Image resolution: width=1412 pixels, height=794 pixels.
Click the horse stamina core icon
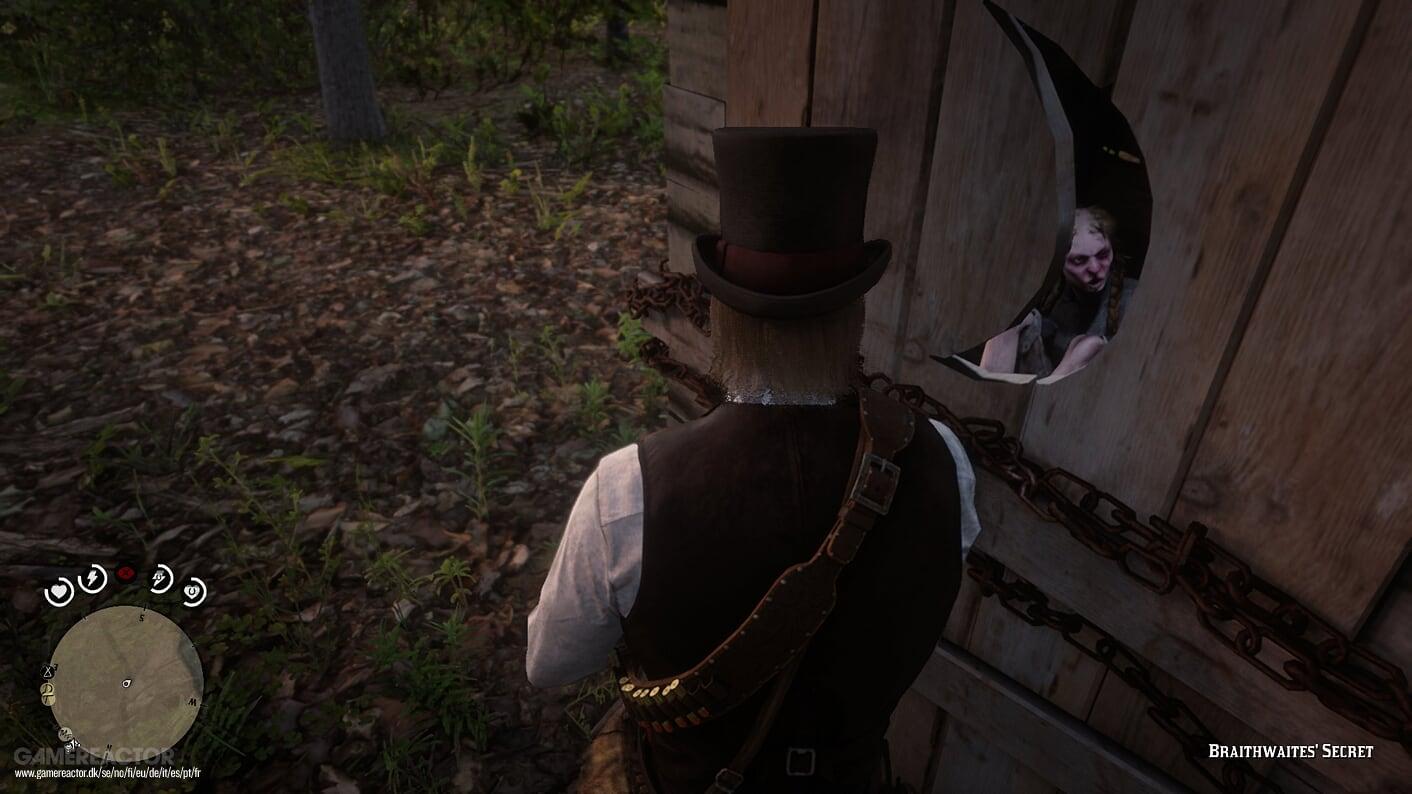tap(160, 577)
